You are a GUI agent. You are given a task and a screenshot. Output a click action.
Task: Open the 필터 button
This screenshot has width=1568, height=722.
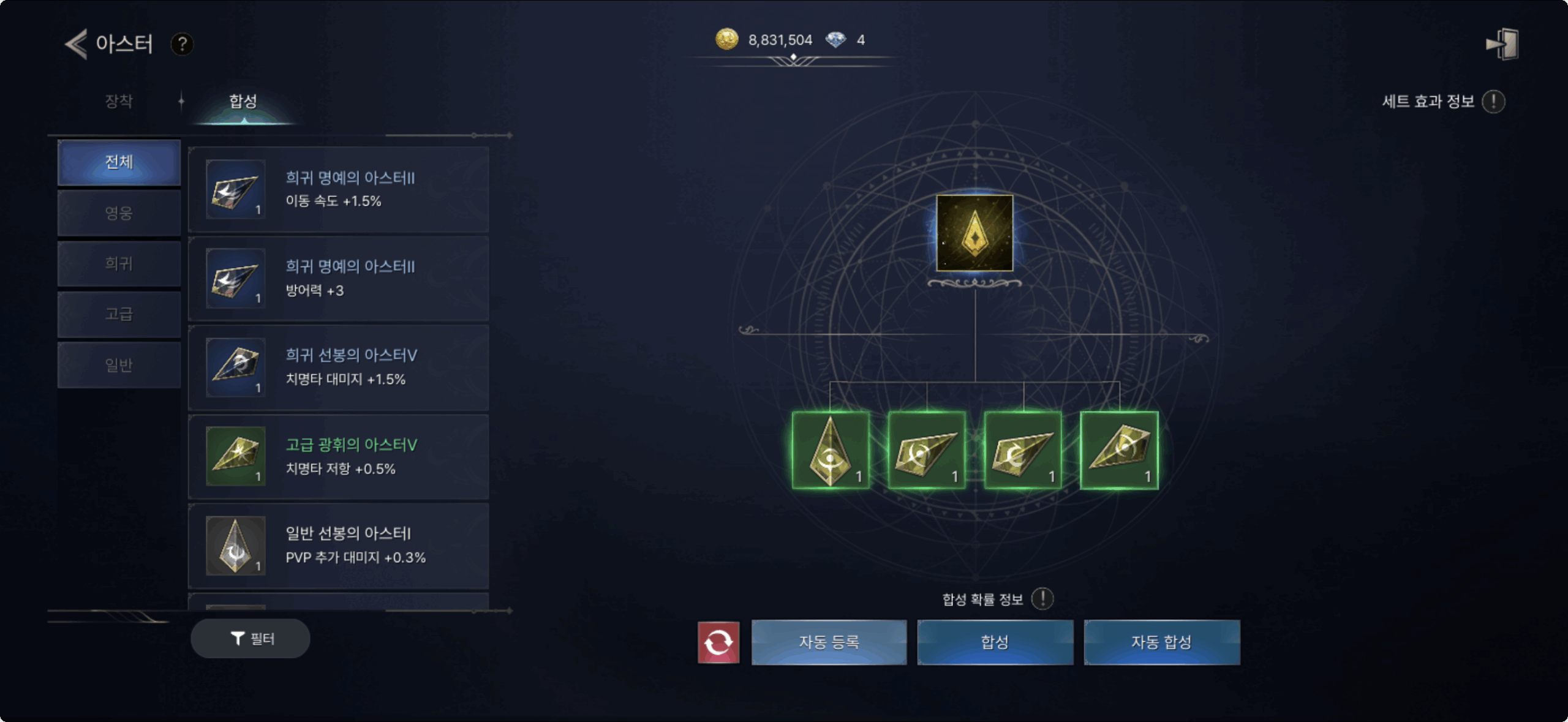point(251,639)
